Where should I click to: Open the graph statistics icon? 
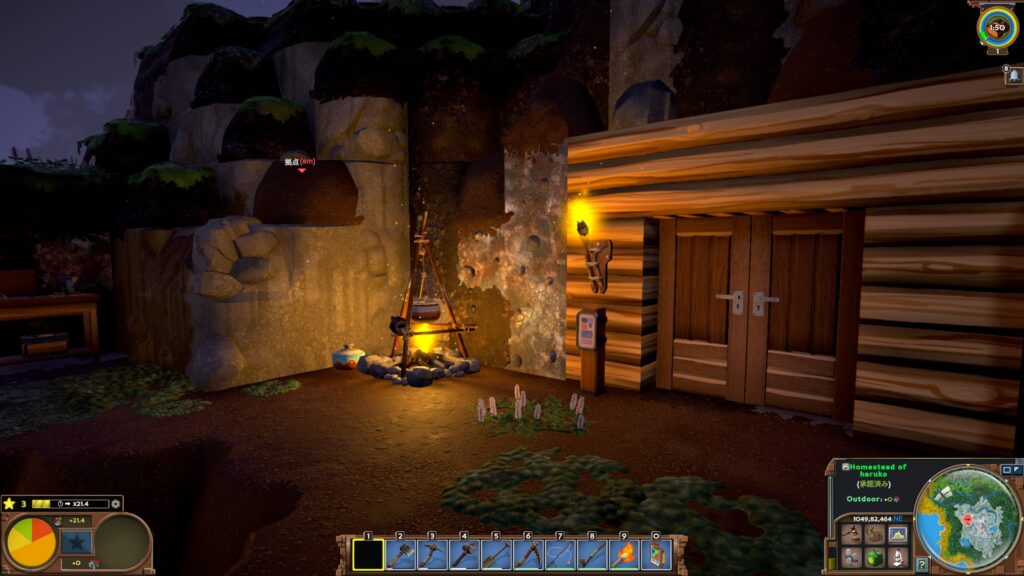click(x=897, y=534)
